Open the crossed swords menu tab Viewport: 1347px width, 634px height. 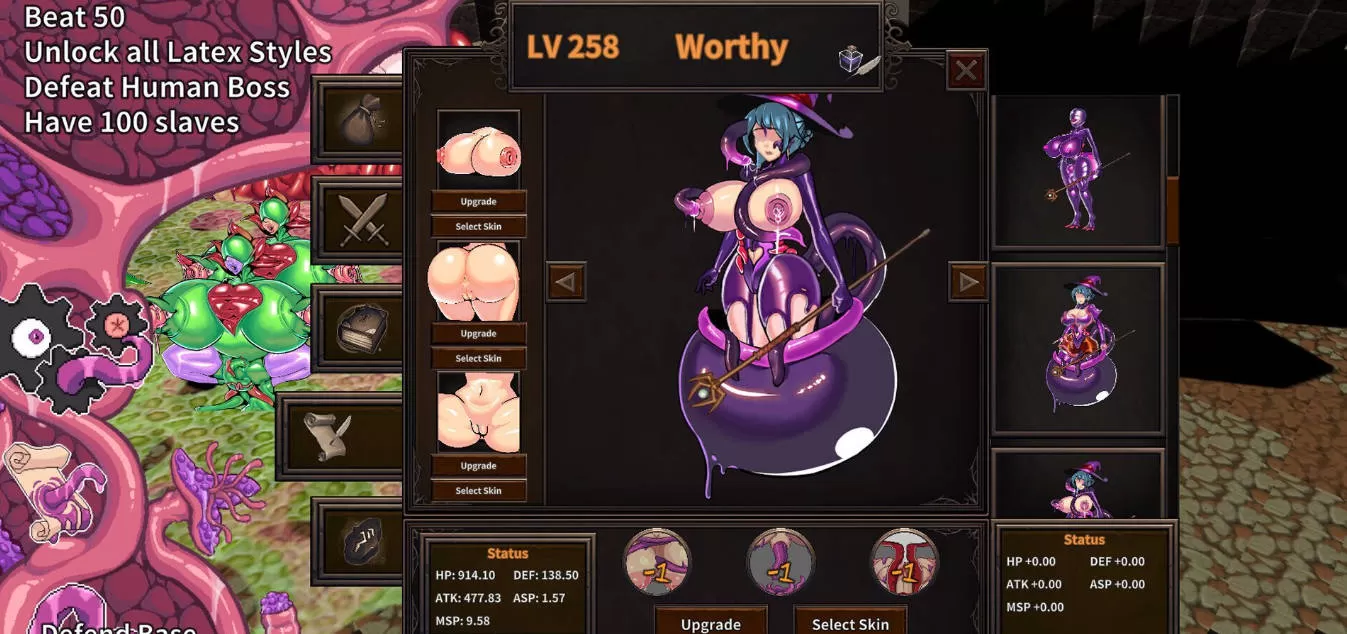coord(361,220)
